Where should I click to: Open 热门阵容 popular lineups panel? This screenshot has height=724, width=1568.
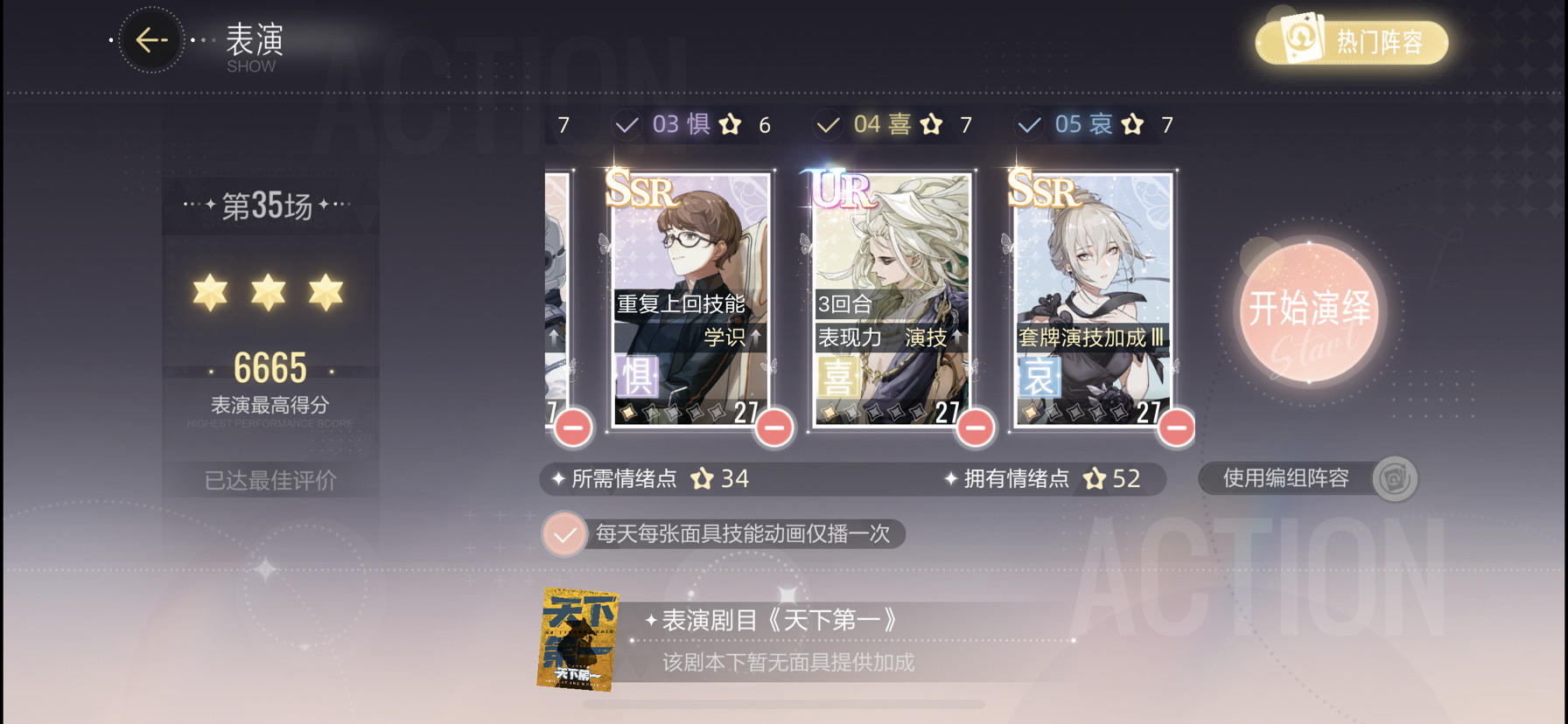(1352, 40)
